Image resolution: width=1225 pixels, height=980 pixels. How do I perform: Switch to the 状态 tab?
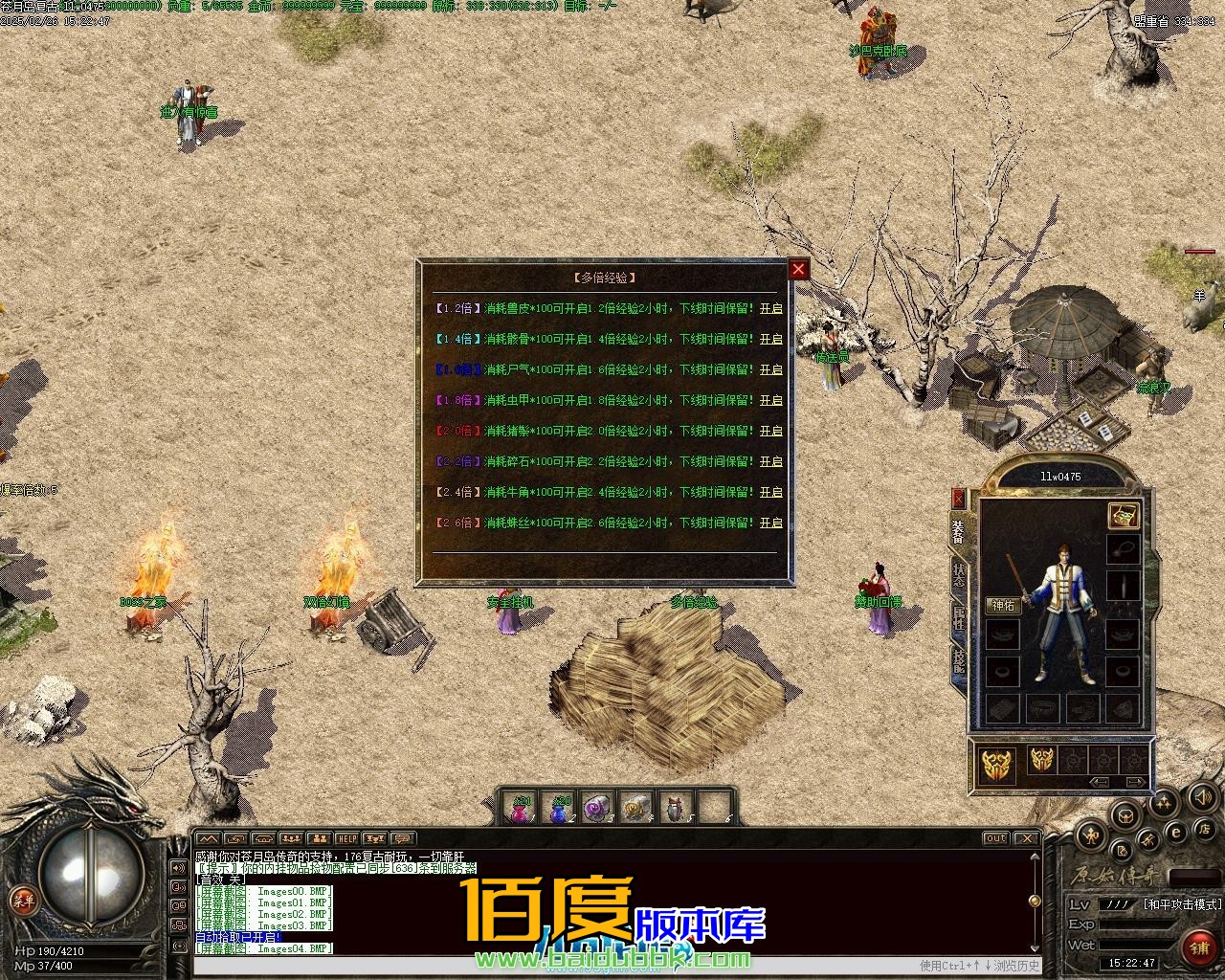959,576
